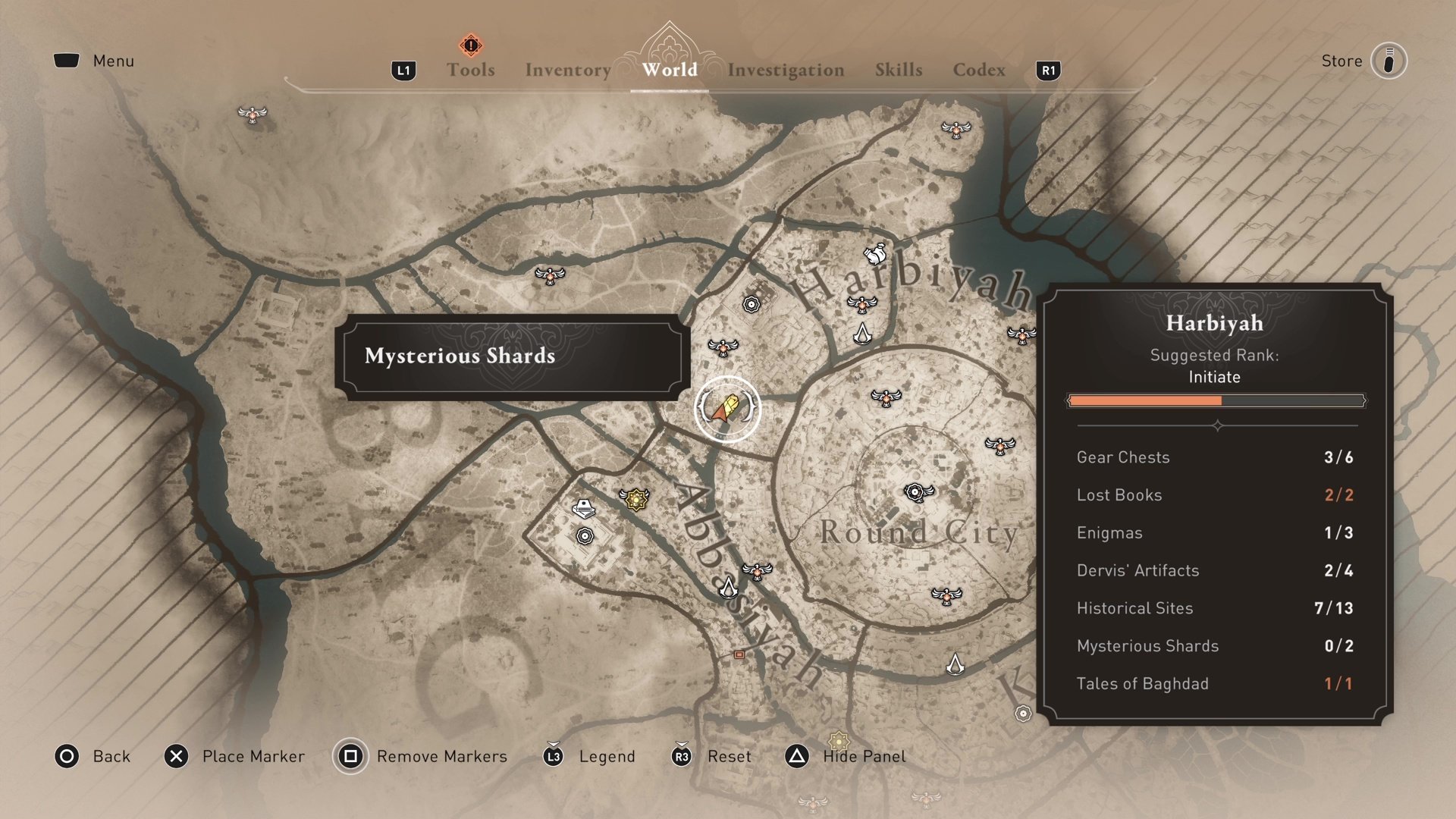Remove Markers from the map
This screenshot has height=819, width=1456.
441,757
